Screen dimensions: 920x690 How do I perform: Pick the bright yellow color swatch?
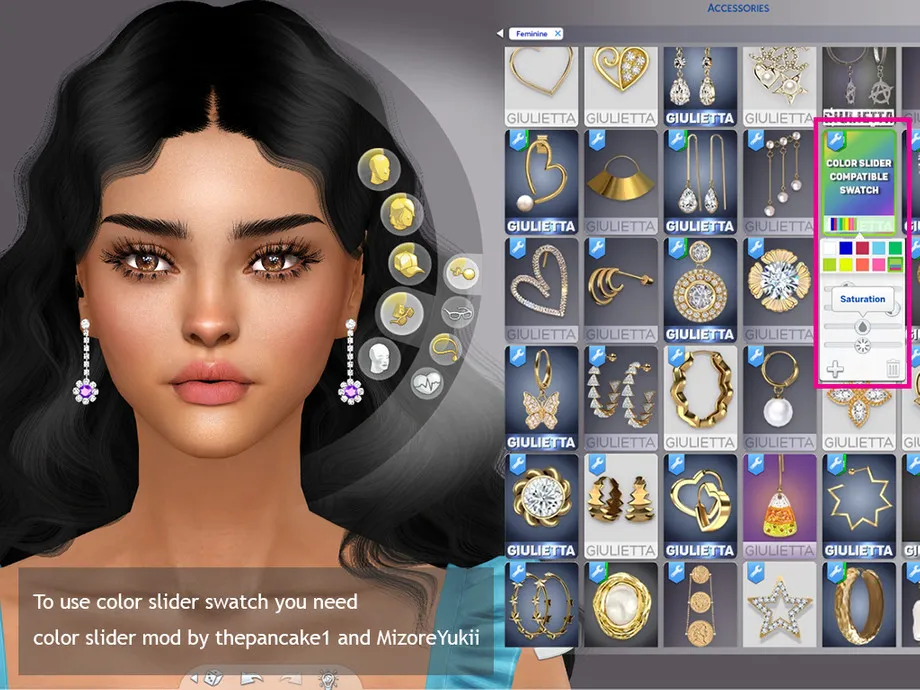point(847,264)
